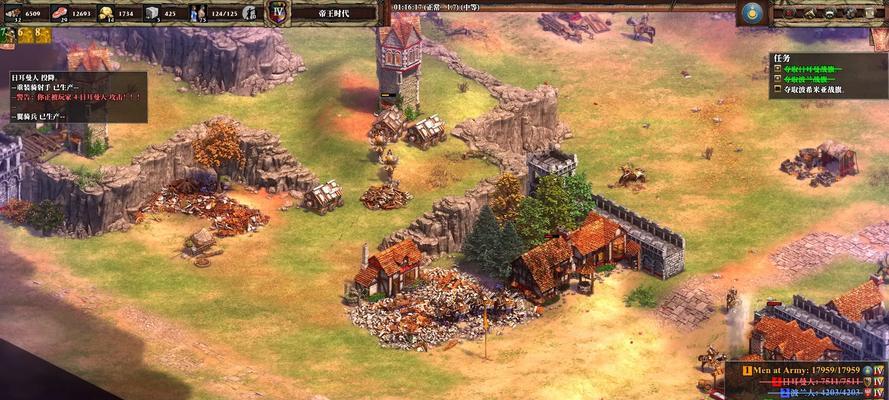Select the yellow number 6 control group
Image resolution: width=889 pixels, height=400 pixels.
[23, 33]
